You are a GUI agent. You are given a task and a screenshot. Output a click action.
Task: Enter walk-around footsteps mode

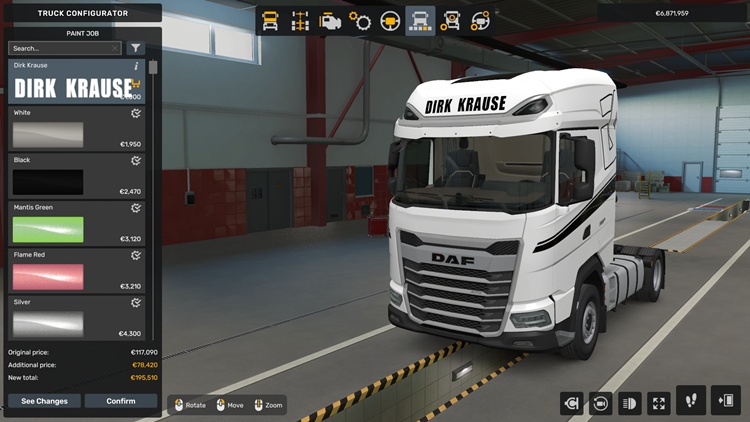click(x=691, y=401)
